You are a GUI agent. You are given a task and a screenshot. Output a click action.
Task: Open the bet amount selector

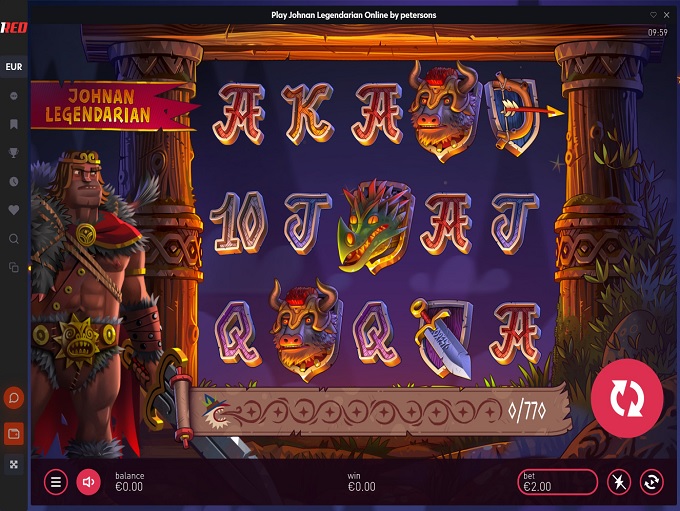tap(557, 483)
